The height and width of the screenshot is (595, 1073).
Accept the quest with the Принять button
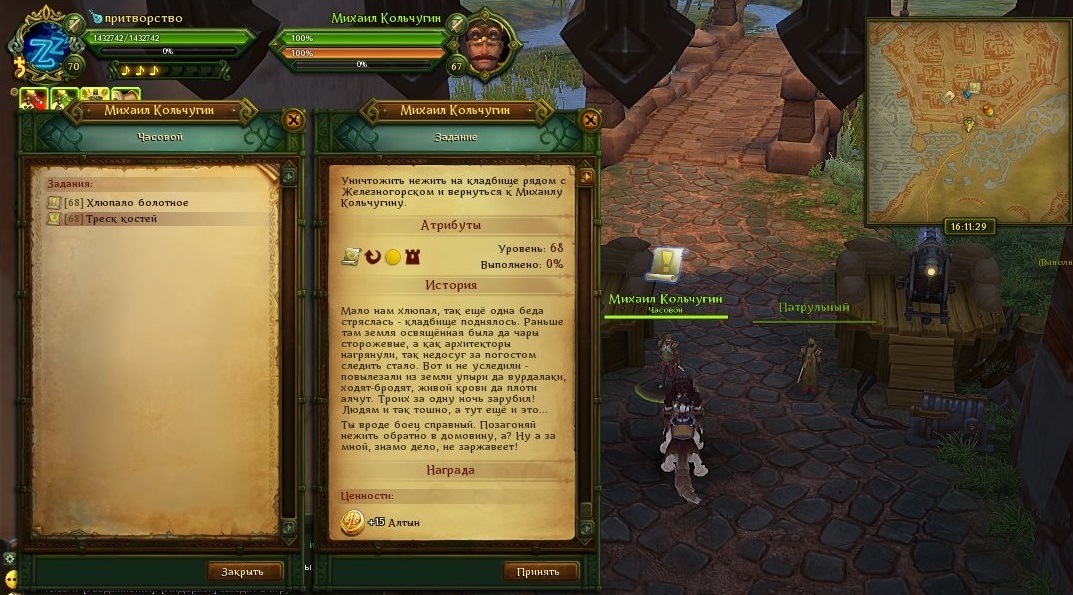[x=540, y=572]
